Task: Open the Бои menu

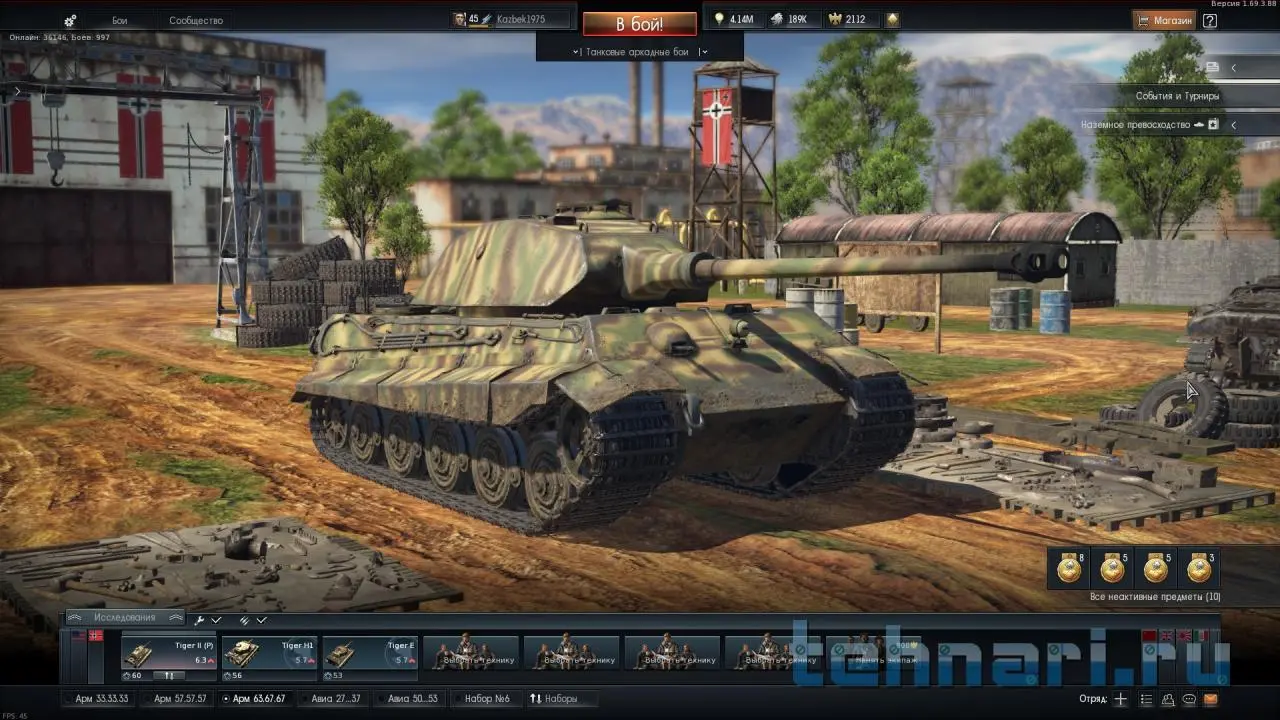Action: pyautogui.click(x=120, y=21)
